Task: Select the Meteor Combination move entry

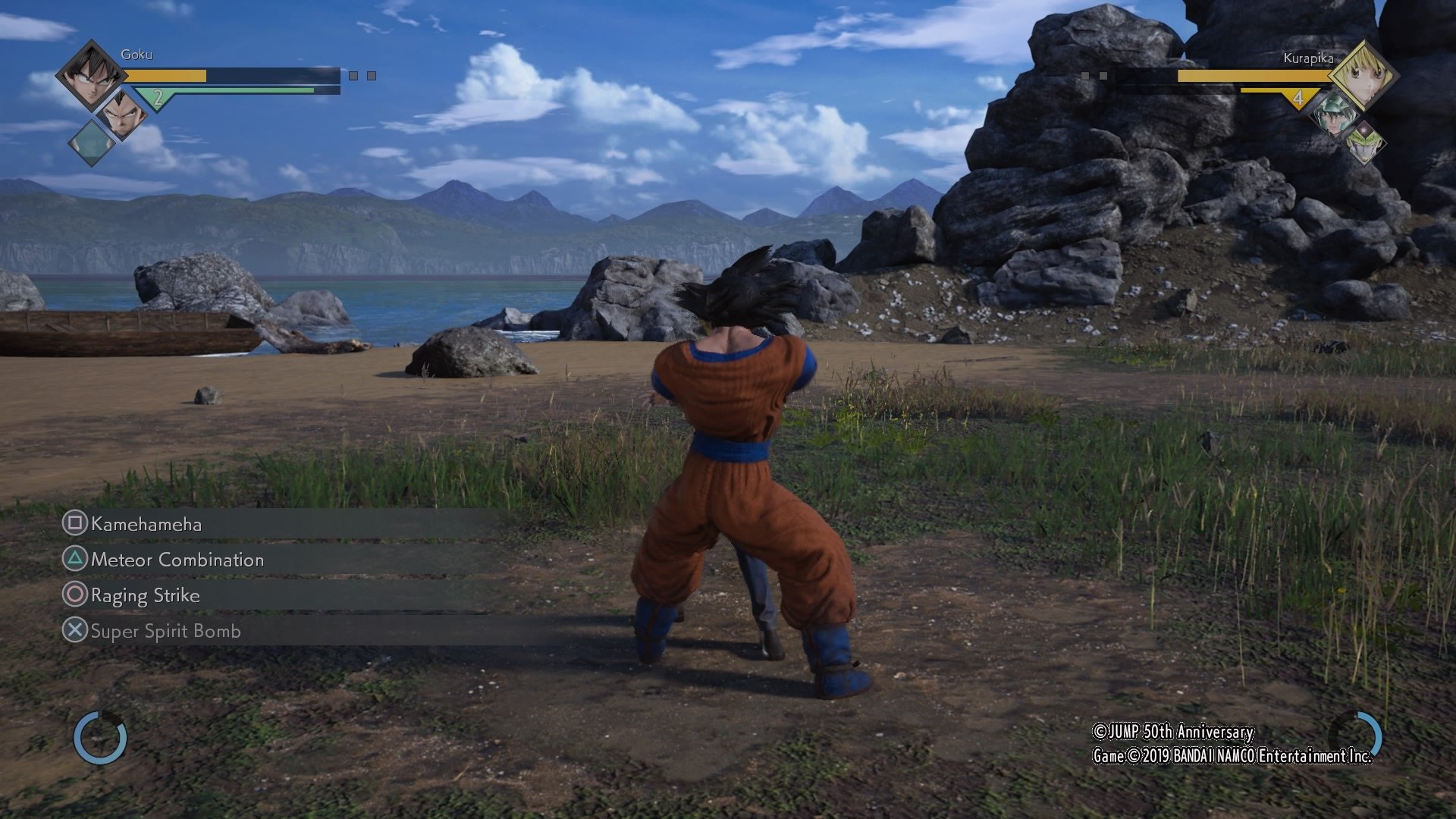Action: pos(176,560)
